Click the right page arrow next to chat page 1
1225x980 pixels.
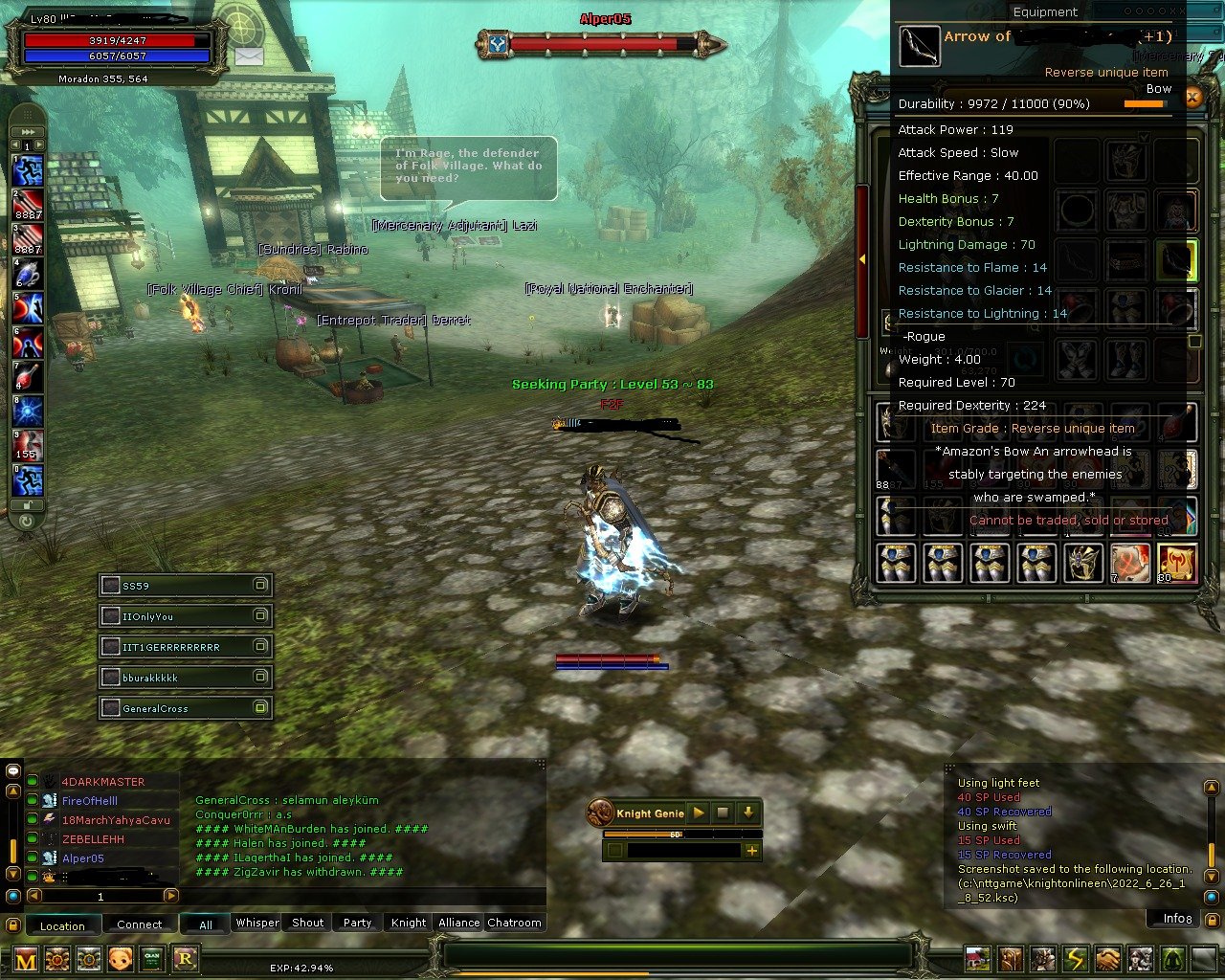pyautogui.click(x=173, y=897)
